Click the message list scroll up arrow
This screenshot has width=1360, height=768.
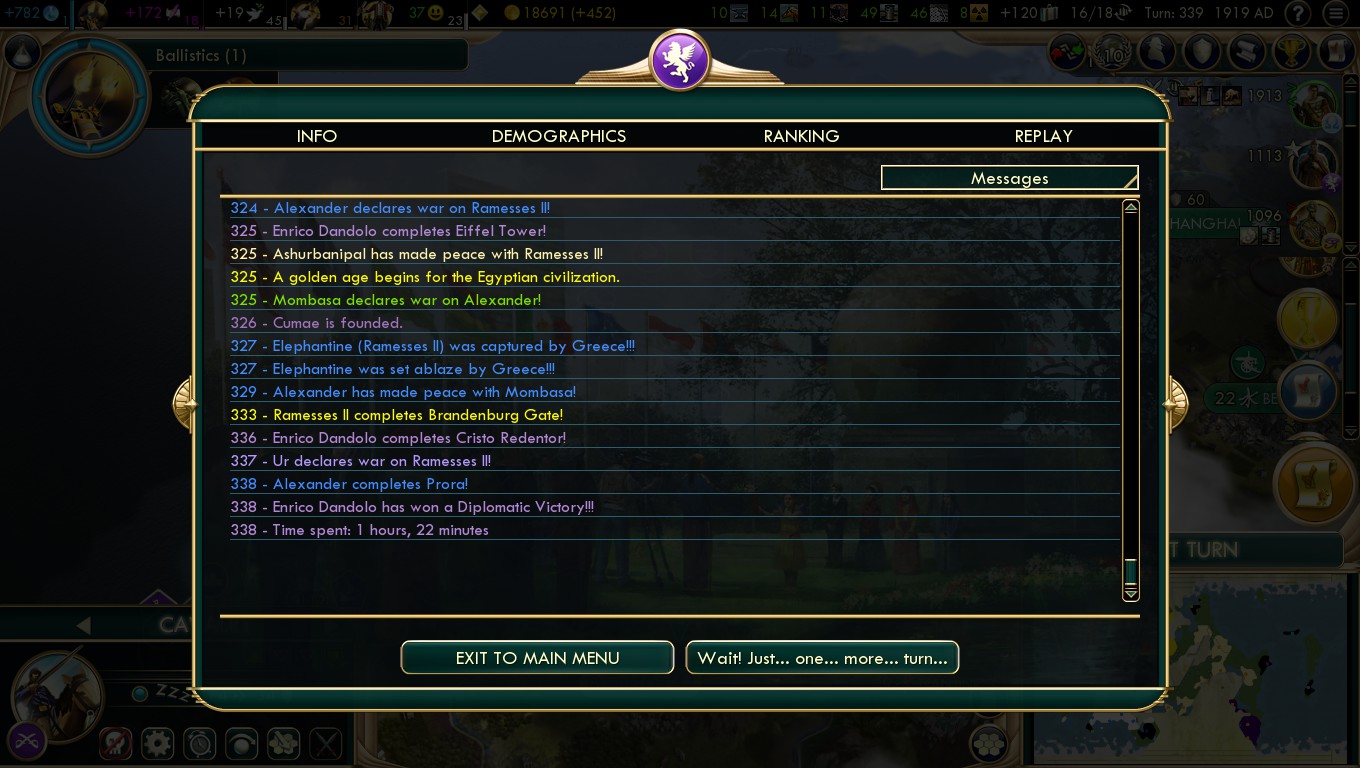(1131, 207)
